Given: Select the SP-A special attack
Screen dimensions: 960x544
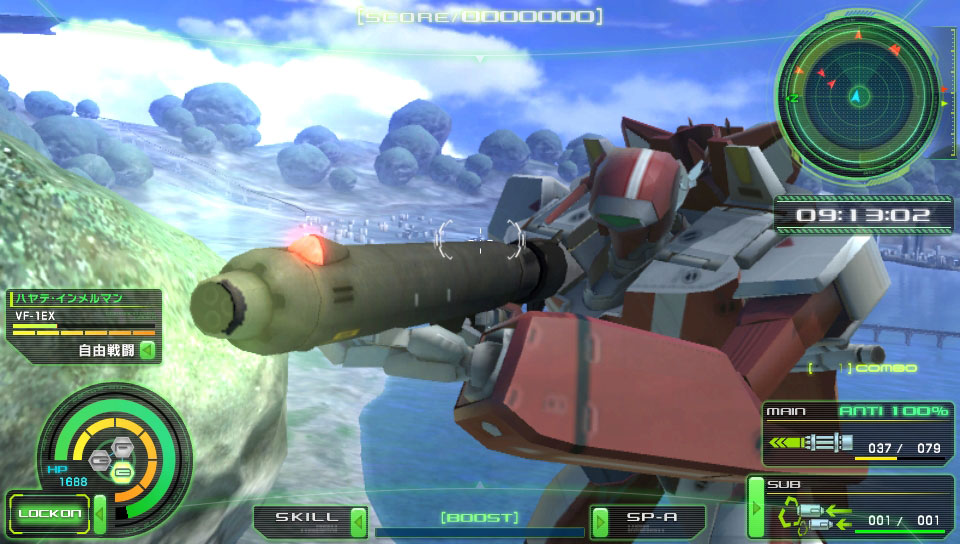Looking at the screenshot, I should 650,519.
